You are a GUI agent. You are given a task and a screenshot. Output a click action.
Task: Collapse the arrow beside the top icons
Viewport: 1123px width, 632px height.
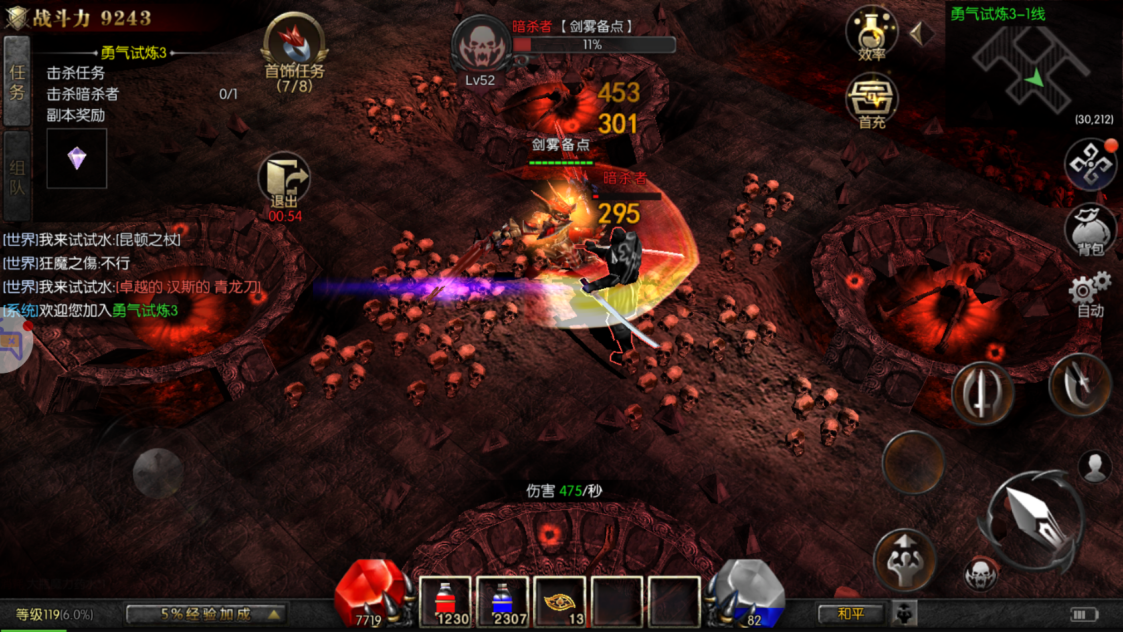pyautogui.click(x=921, y=34)
